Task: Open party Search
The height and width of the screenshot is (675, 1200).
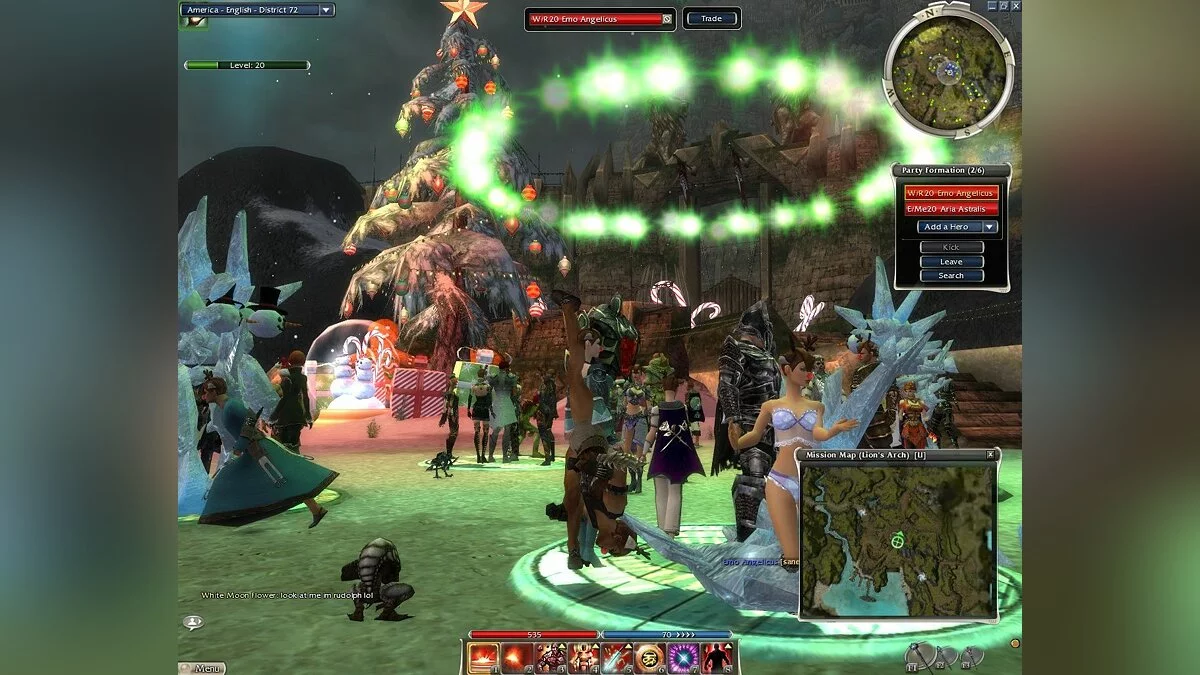Action: point(951,275)
